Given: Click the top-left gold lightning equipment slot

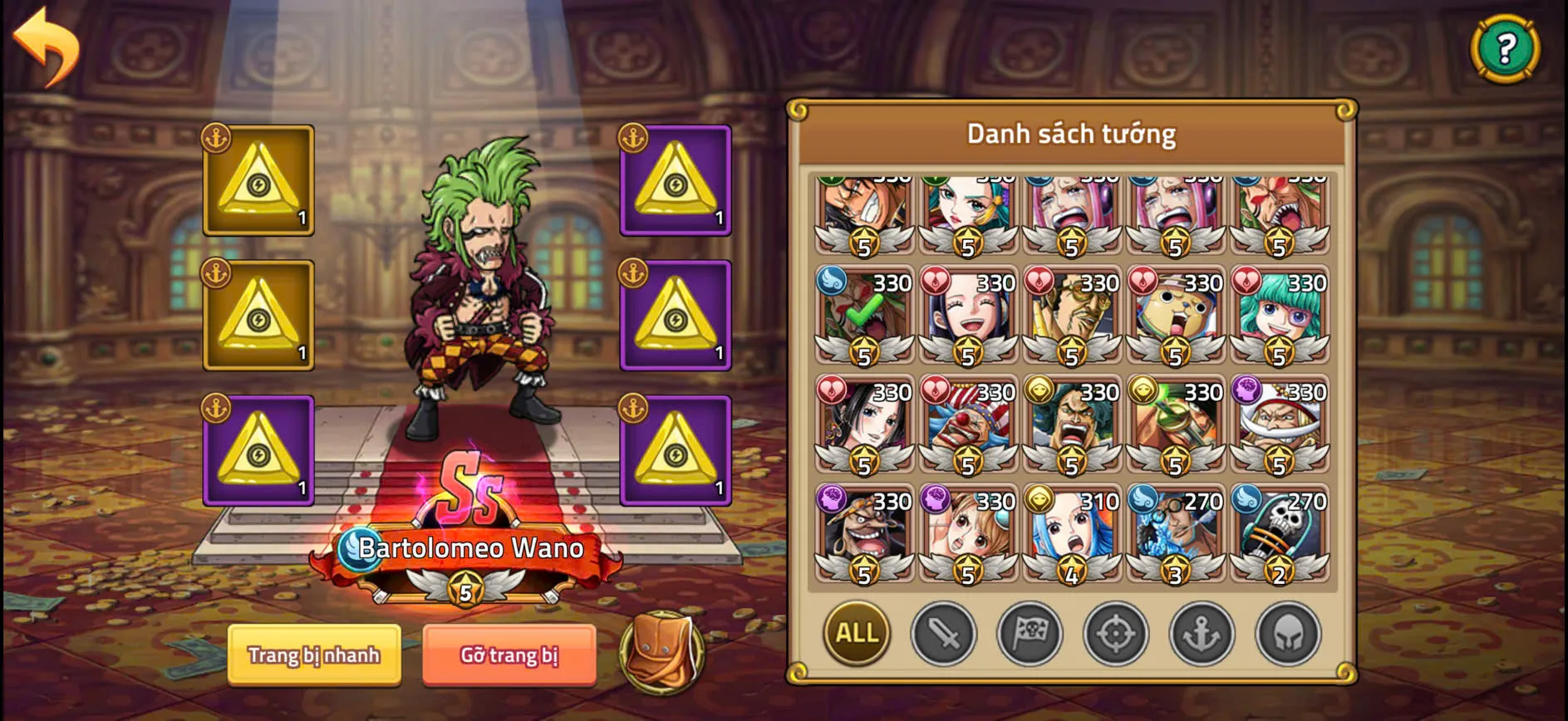Looking at the screenshot, I should pyautogui.click(x=258, y=181).
